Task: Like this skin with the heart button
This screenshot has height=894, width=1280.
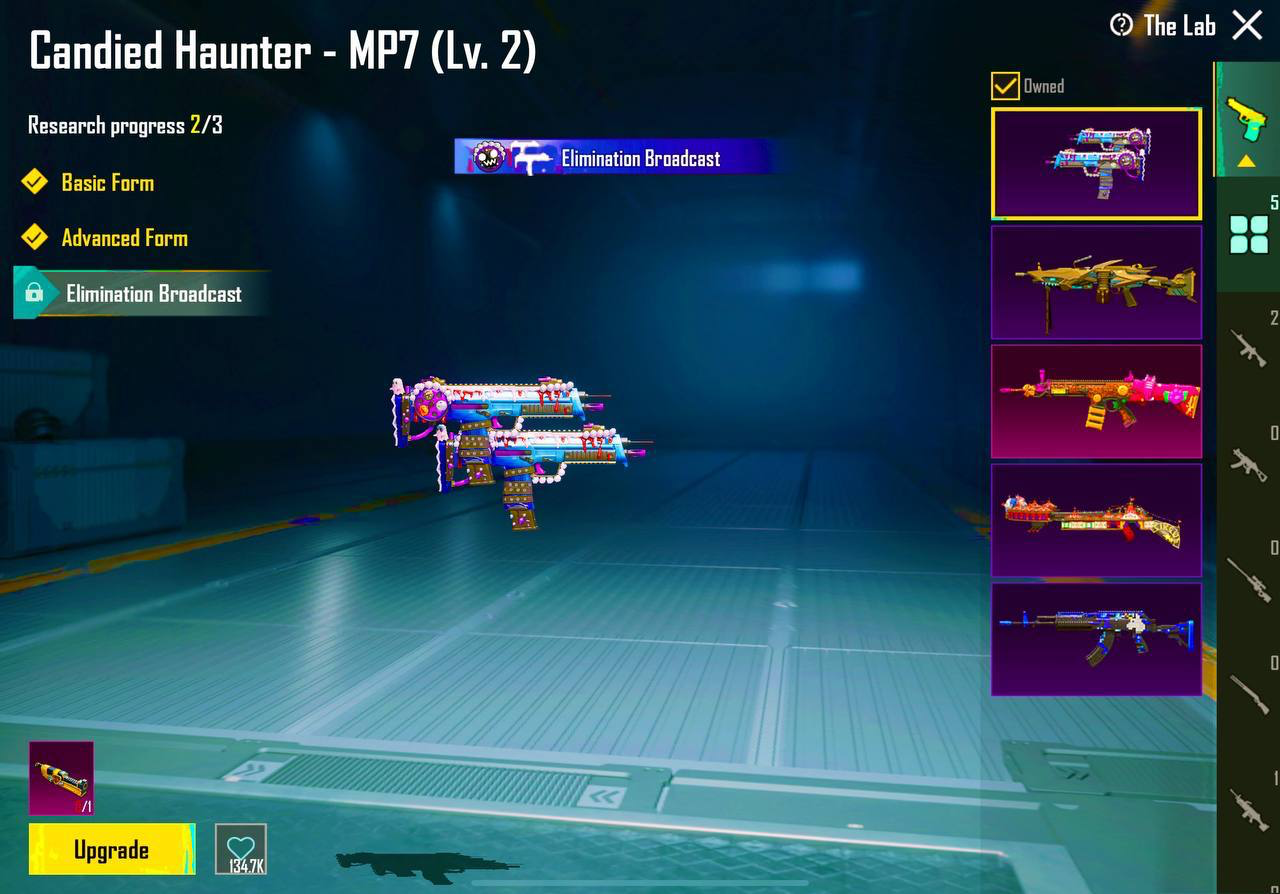Action: [241, 849]
